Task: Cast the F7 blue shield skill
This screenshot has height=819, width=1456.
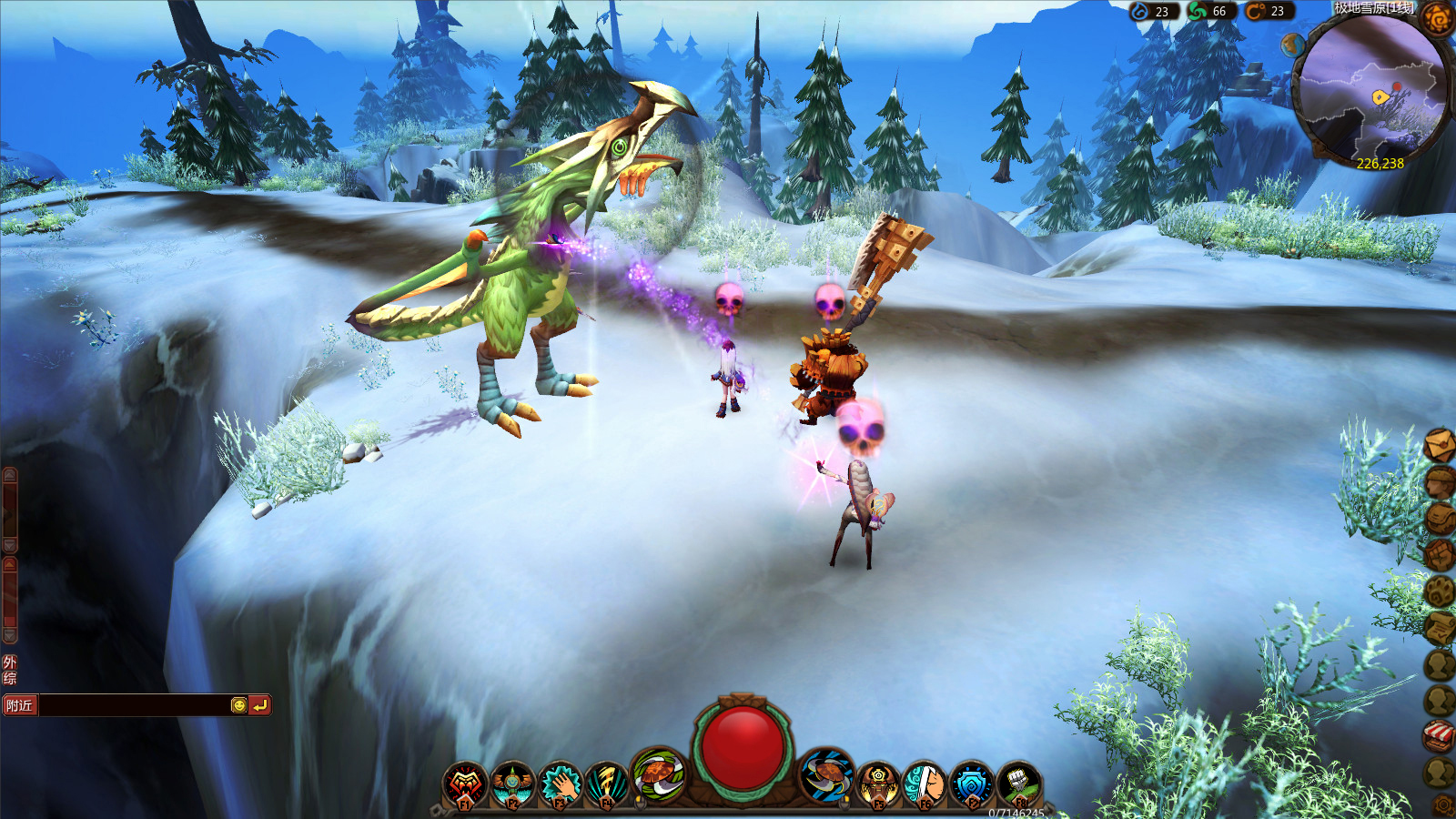Action: point(972,784)
